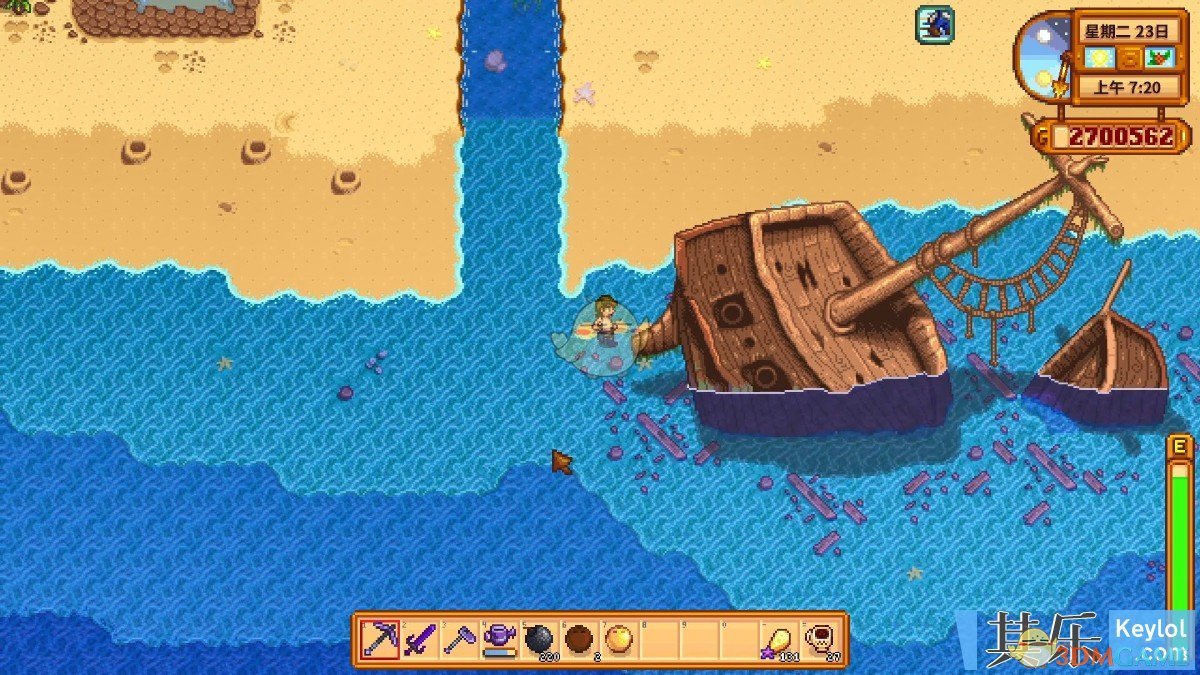Click the active buff icon
Screen dimensions: 1200x675
click(935, 24)
